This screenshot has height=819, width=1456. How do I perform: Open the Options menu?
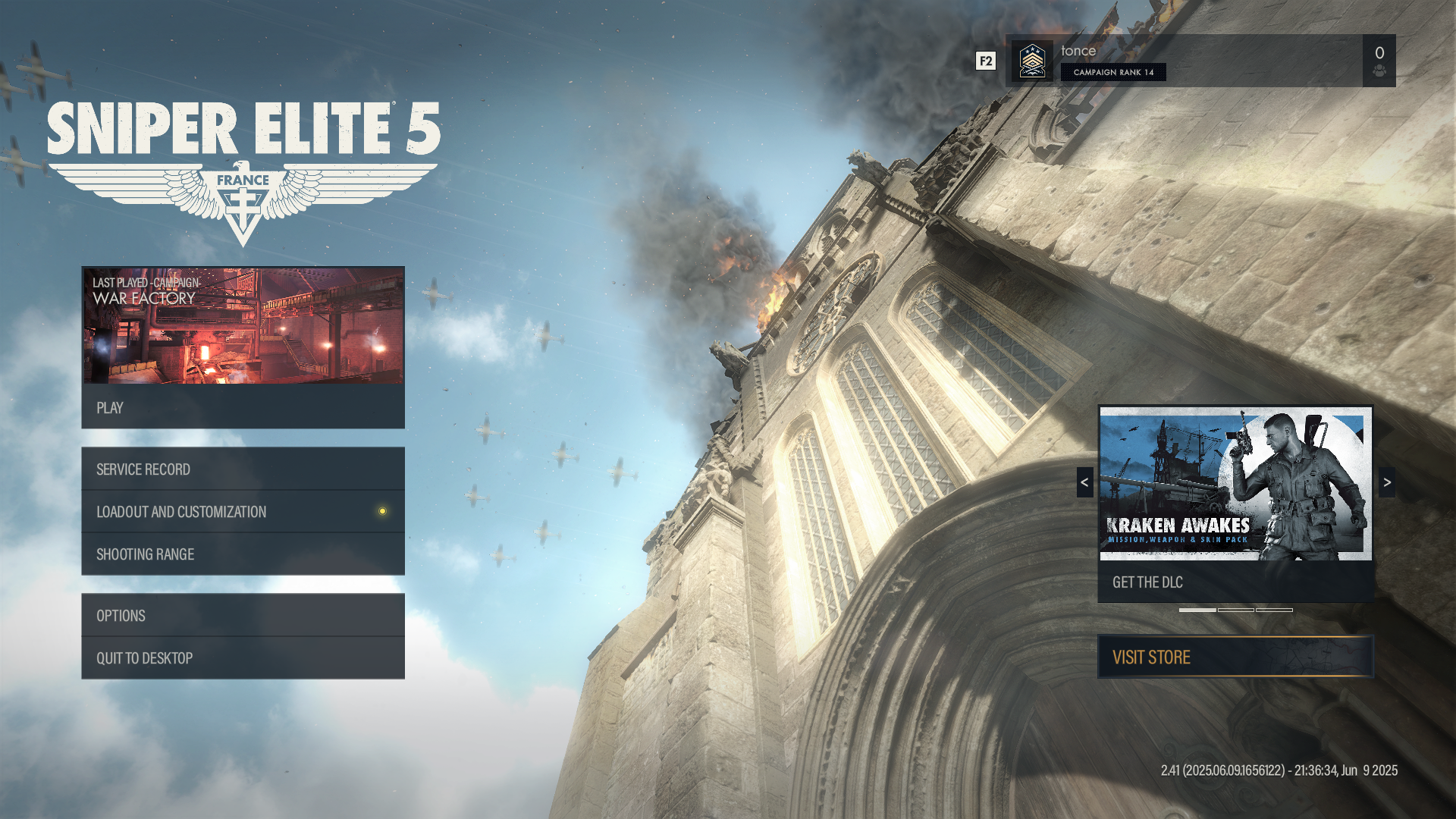[243, 616]
